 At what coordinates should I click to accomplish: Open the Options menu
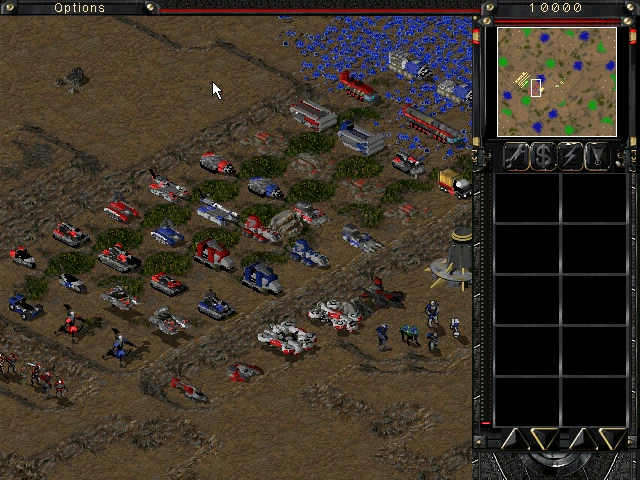tap(80, 8)
